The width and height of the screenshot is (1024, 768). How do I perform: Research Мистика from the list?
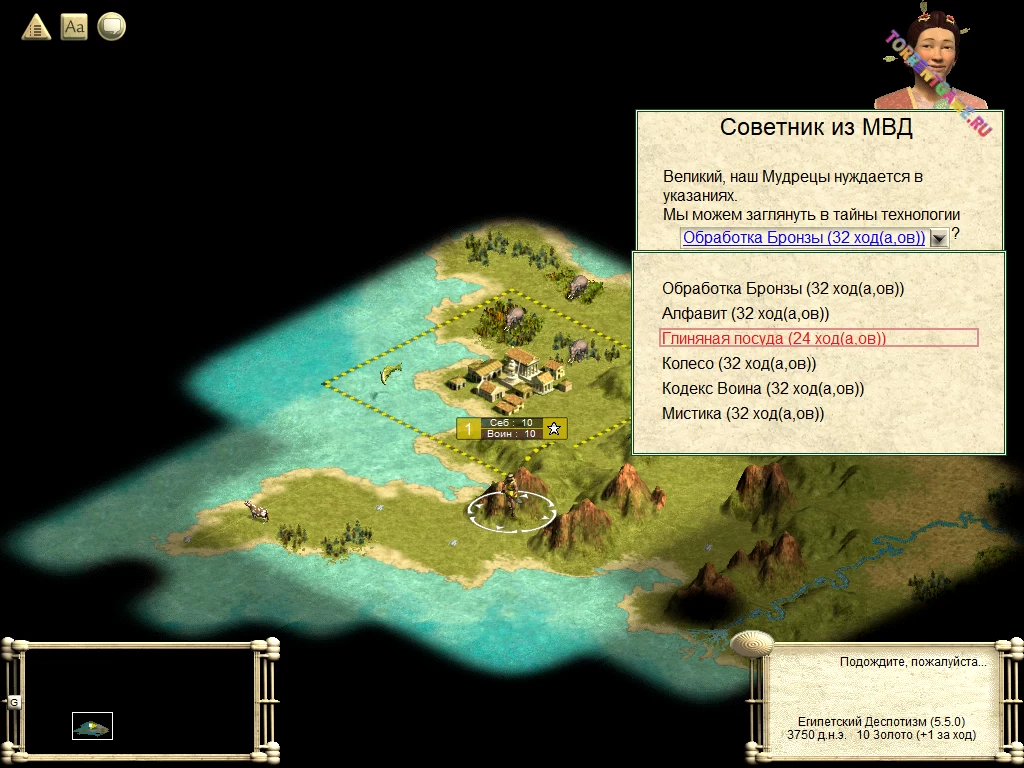[743, 414]
